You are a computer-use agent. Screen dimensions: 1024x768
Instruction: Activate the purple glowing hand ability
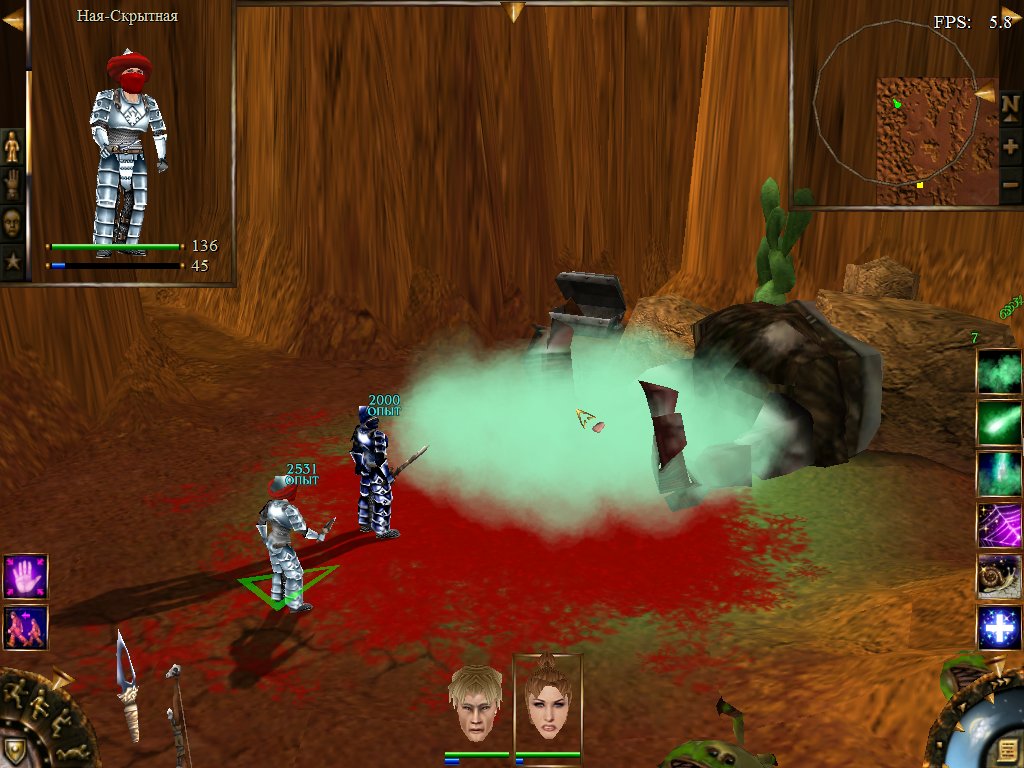(x=25, y=577)
